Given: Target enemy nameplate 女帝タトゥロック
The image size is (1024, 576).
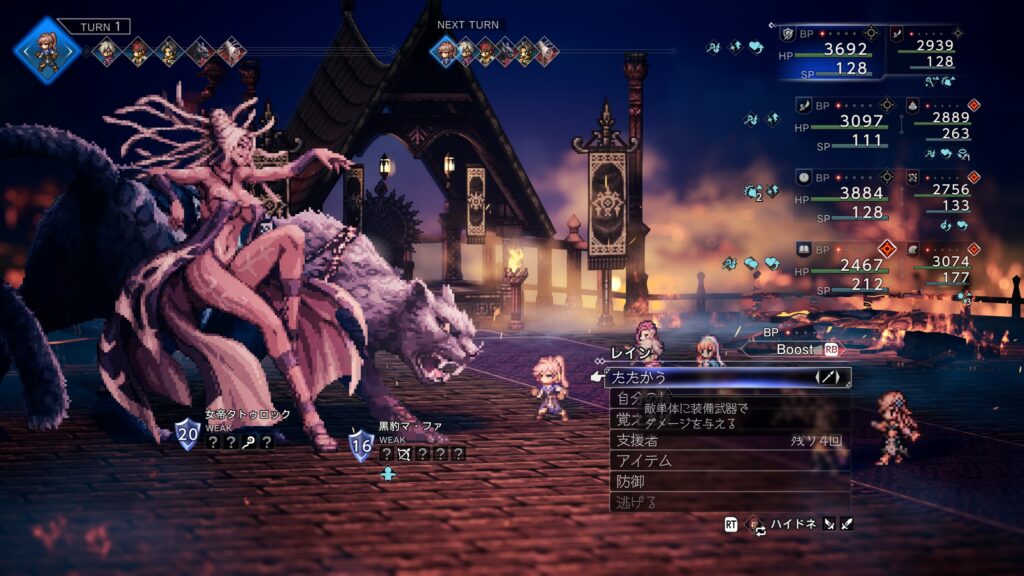Looking at the screenshot, I should point(247,414).
